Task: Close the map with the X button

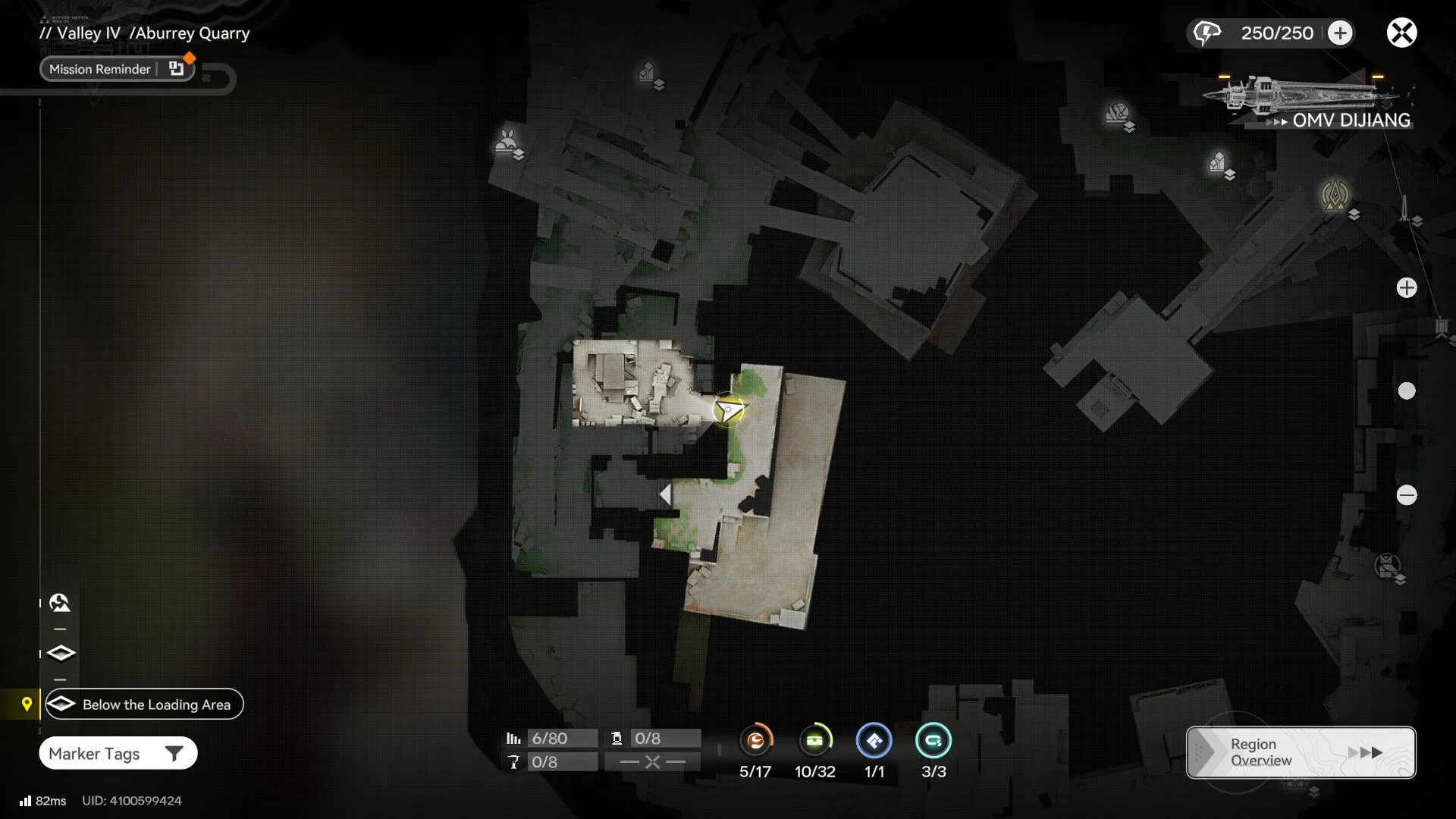Action: point(1401,33)
